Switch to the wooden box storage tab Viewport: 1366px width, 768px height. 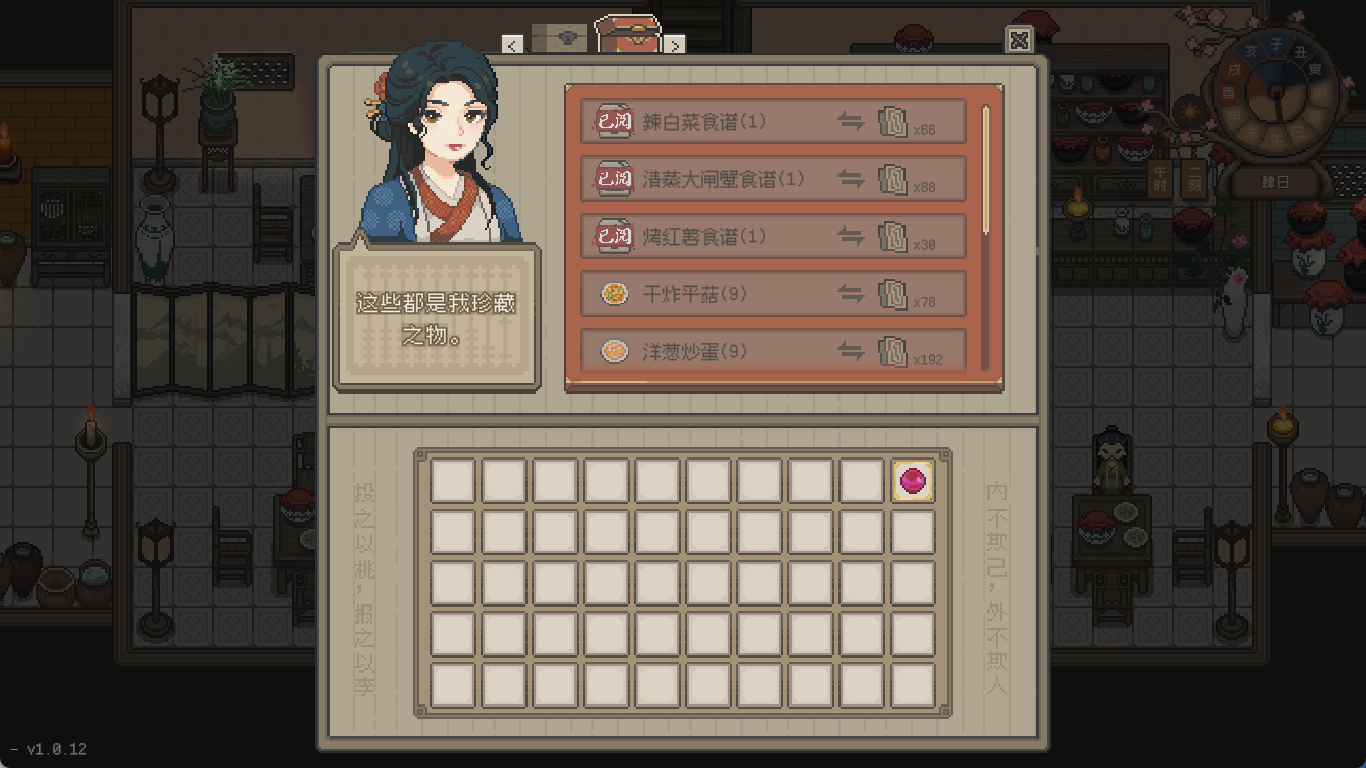(560, 36)
